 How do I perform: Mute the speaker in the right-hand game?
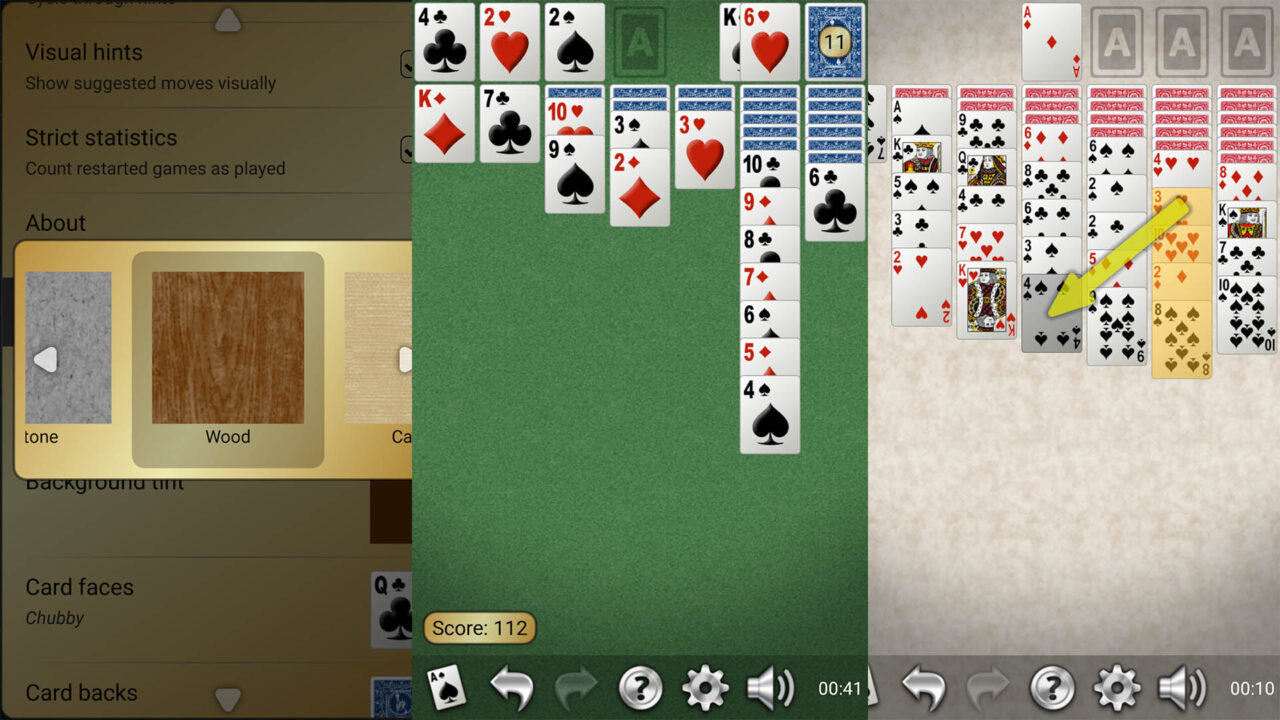(x=1183, y=688)
